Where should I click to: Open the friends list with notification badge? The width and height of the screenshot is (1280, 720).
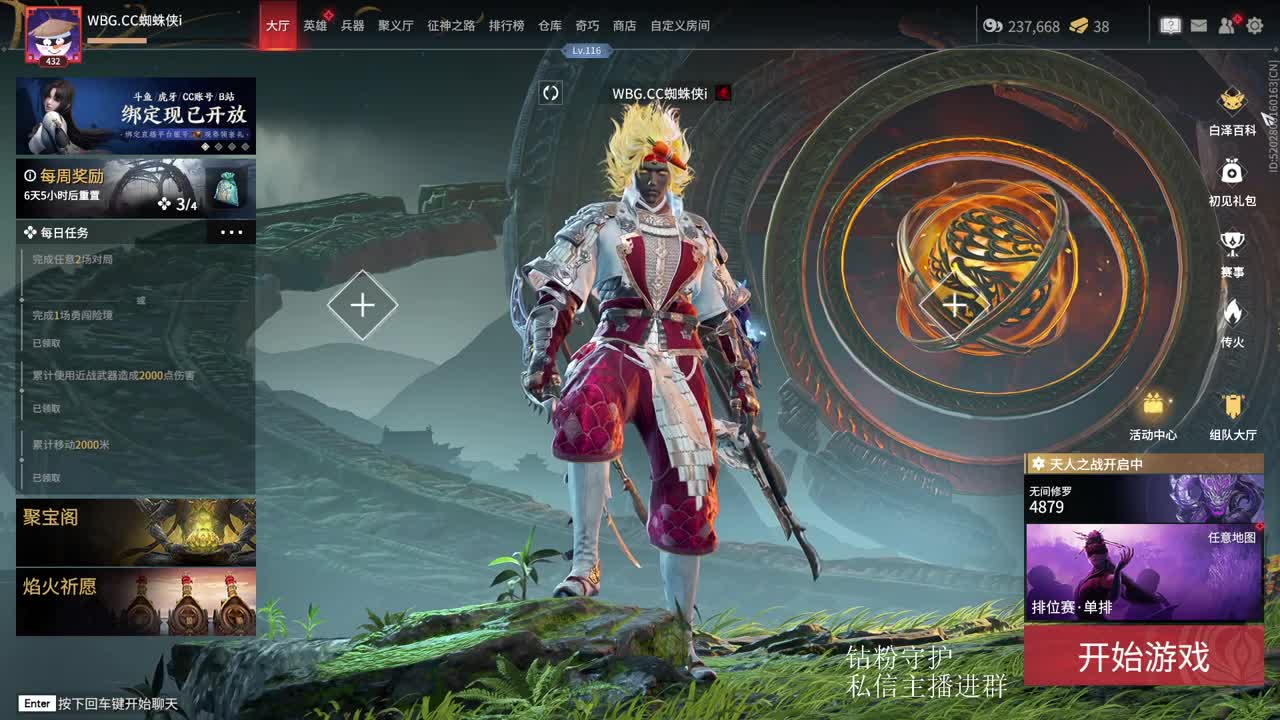(x=1225, y=26)
